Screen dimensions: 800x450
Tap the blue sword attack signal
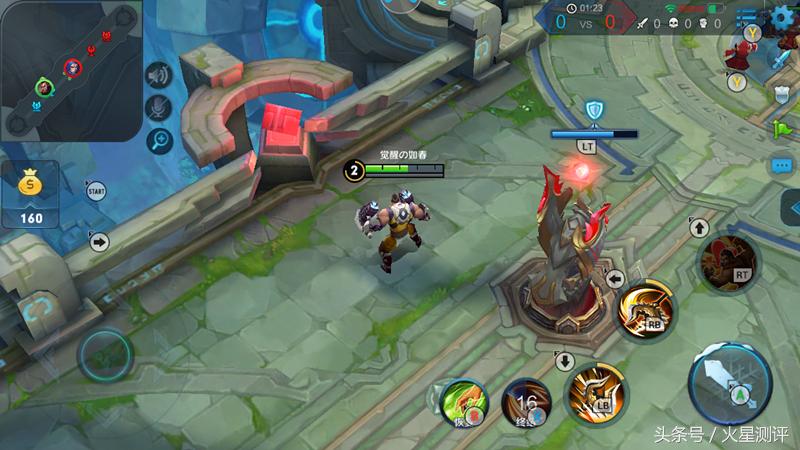[780, 59]
